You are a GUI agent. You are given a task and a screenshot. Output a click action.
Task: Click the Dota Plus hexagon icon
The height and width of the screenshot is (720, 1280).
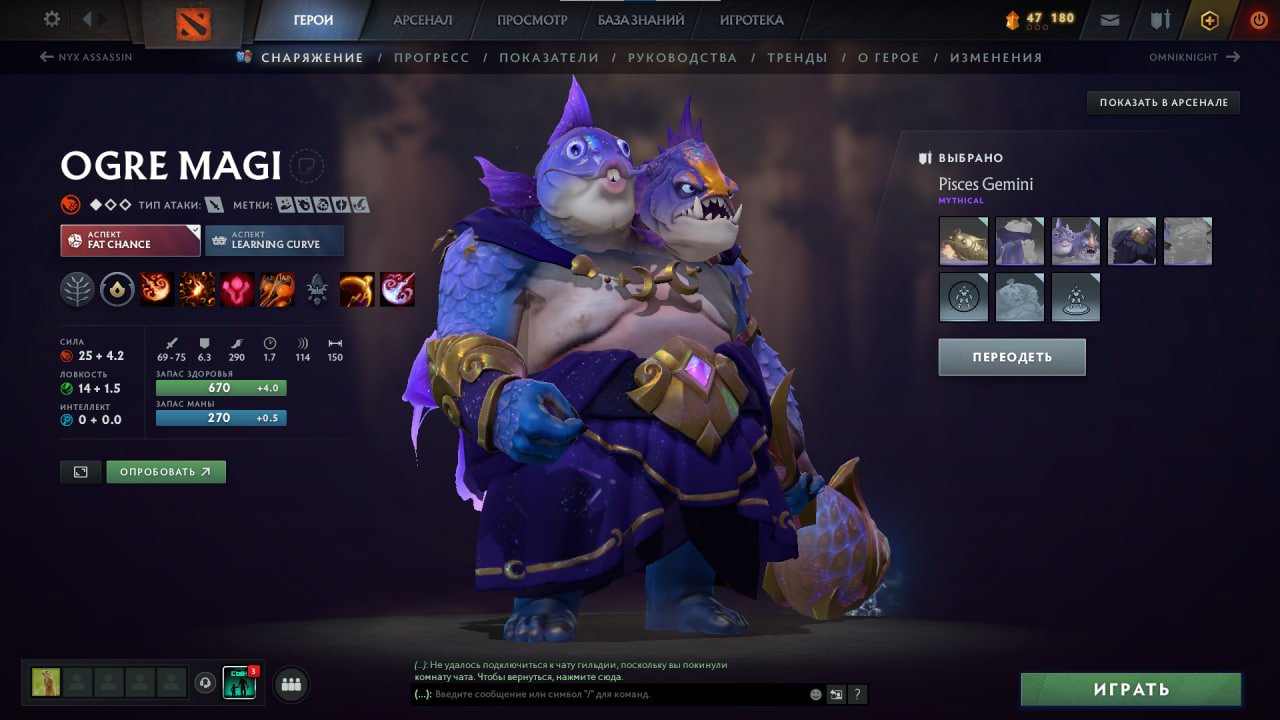pyautogui.click(x=1209, y=19)
